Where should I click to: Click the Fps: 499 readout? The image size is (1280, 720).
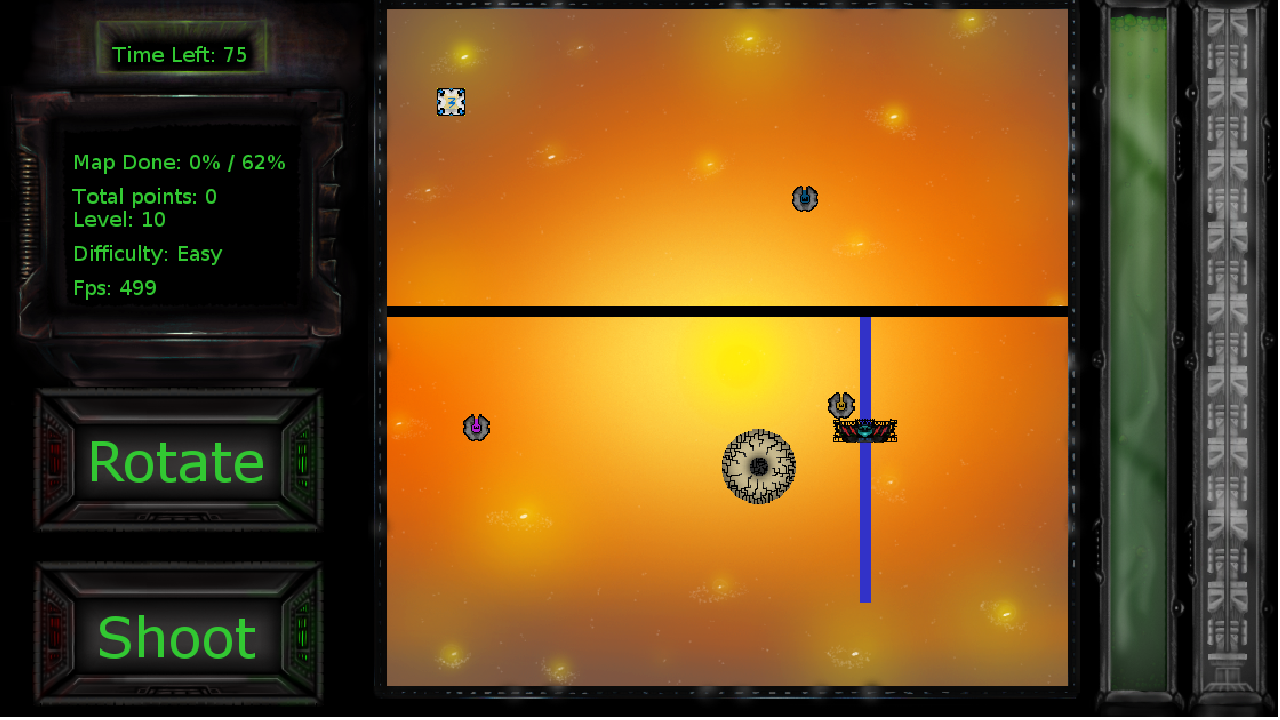pyautogui.click(x=115, y=288)
